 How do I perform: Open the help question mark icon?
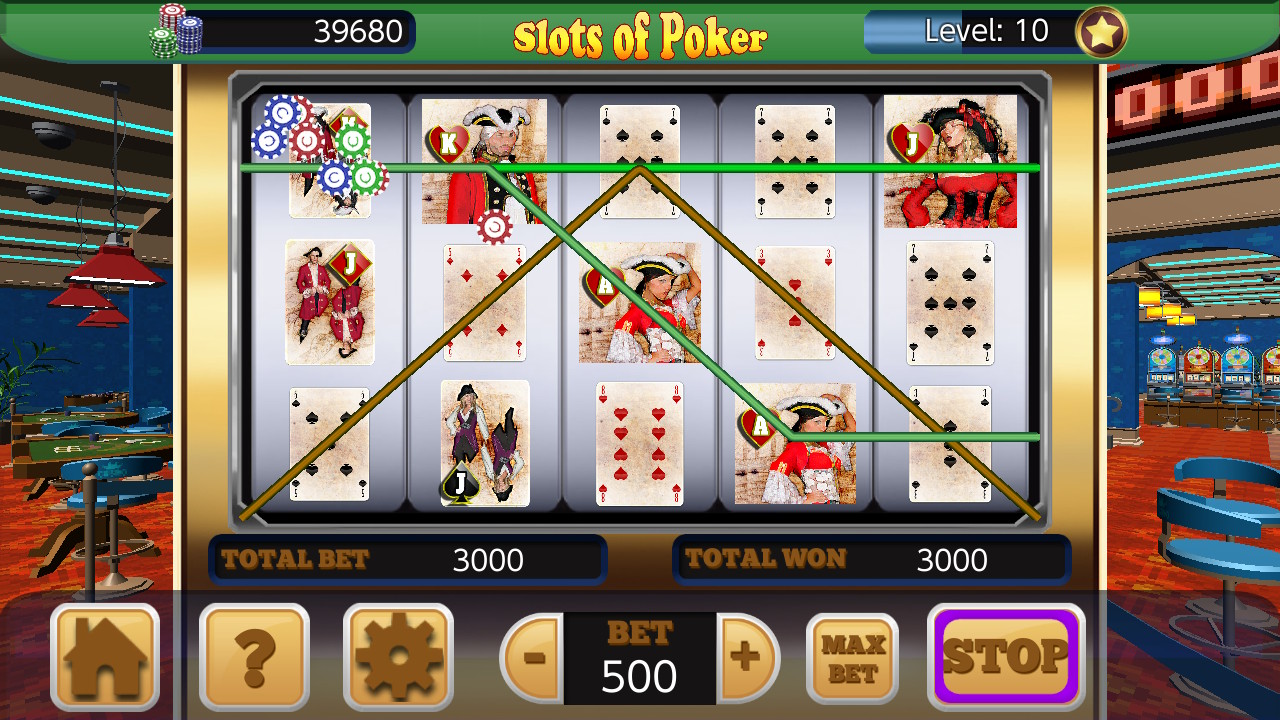tap(255, 657)
